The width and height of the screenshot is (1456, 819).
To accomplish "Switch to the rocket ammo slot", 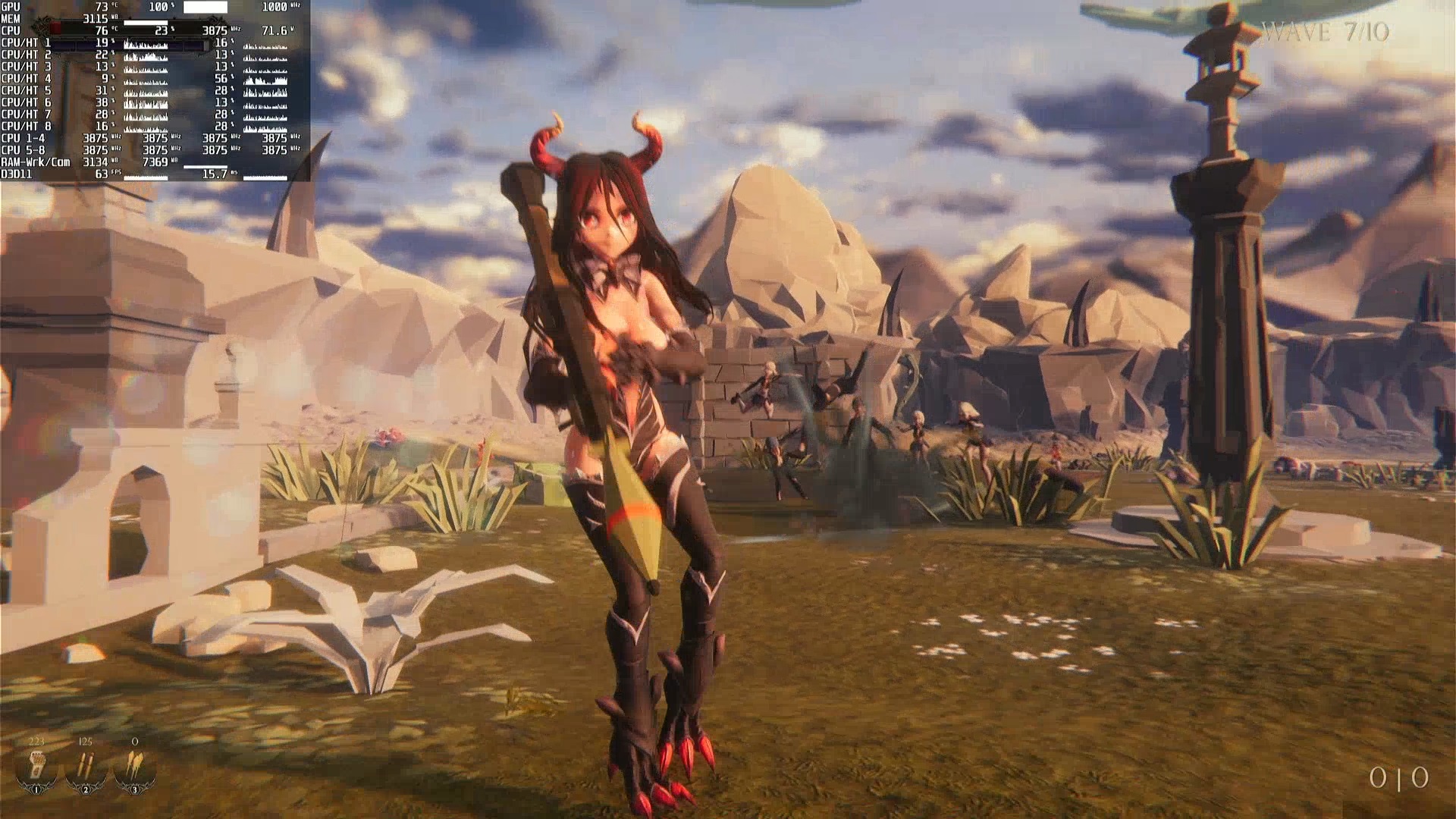I will [x=134, y=767].
